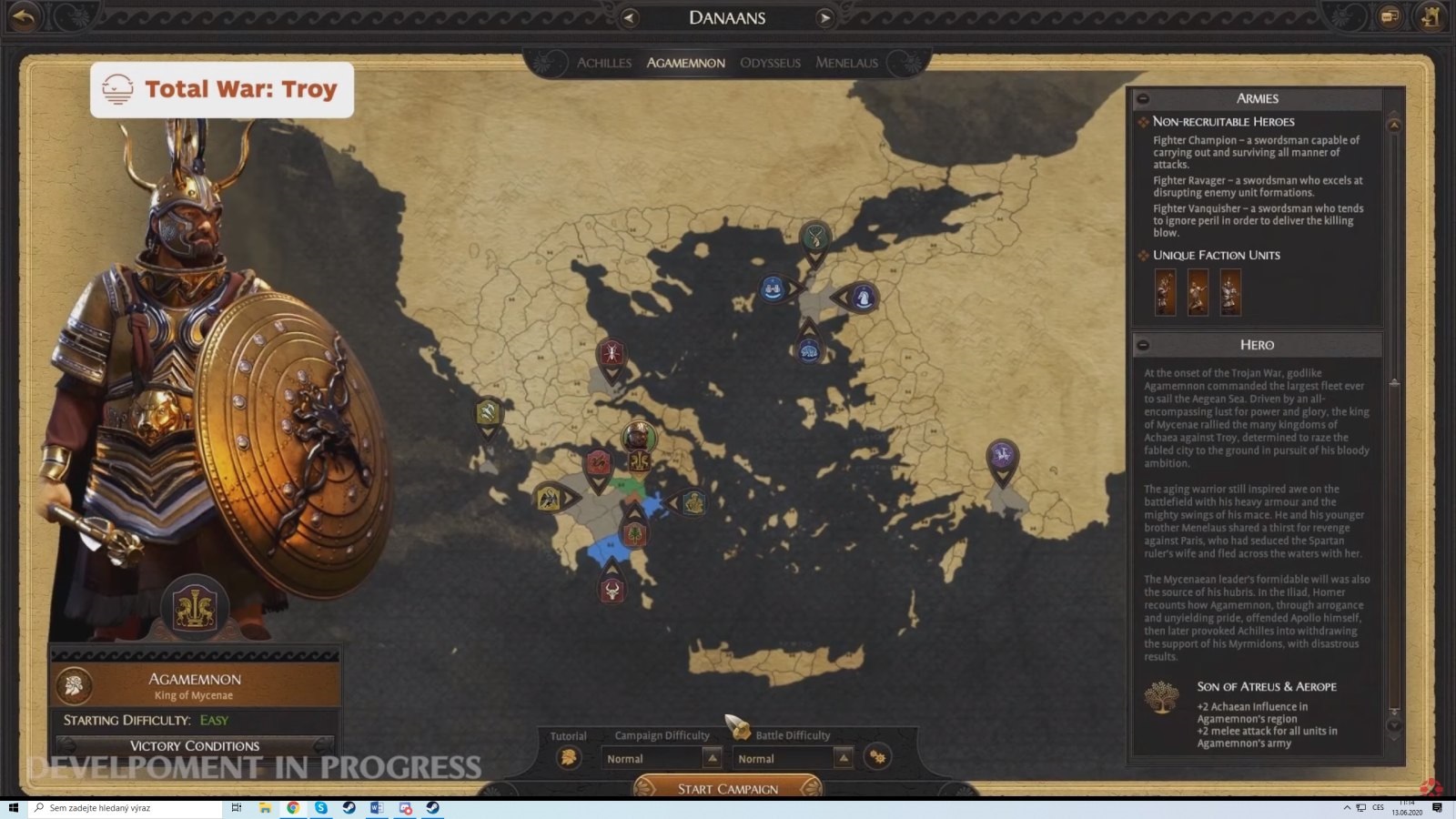
Task: Open advanced settings with the gears icon
Action: (x=876, y=756)
